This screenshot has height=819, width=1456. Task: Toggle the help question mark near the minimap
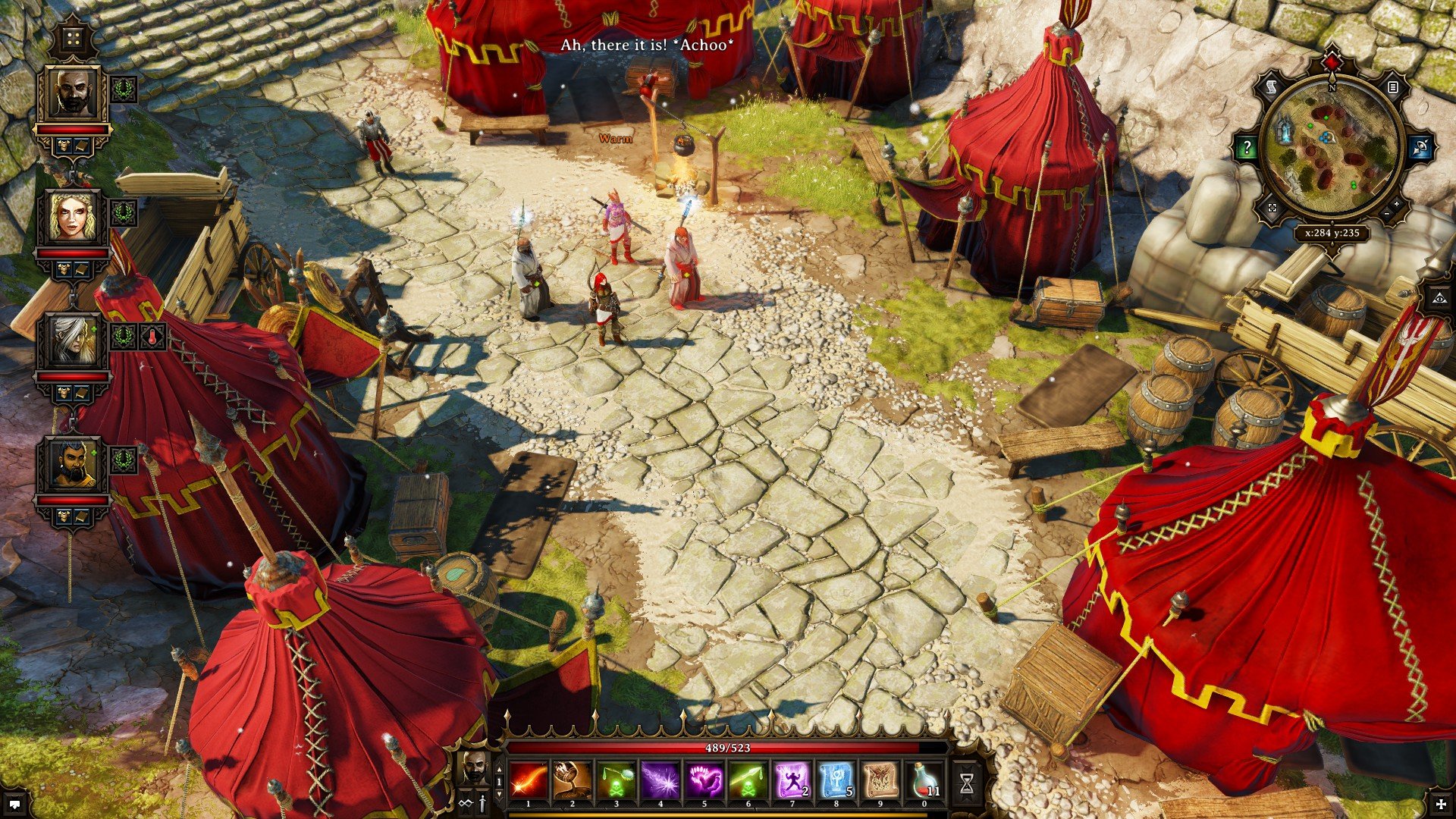1247,146
